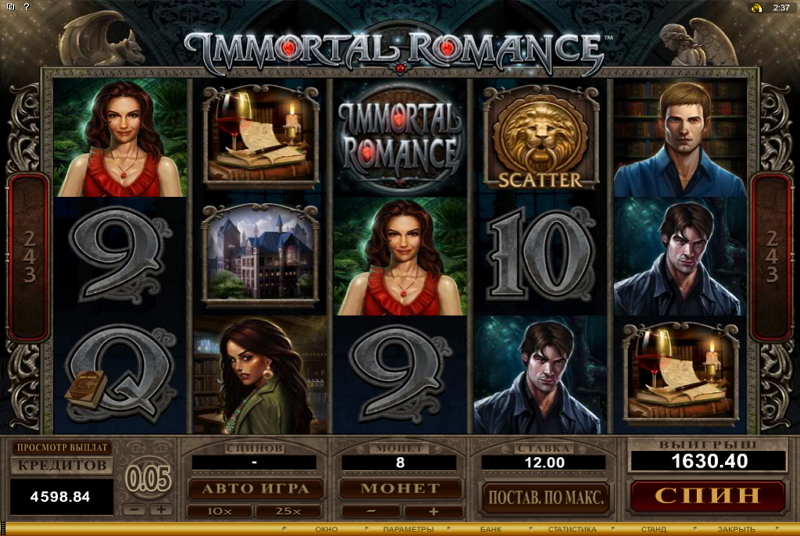Select the СТАНД menu item

[654, 529]
